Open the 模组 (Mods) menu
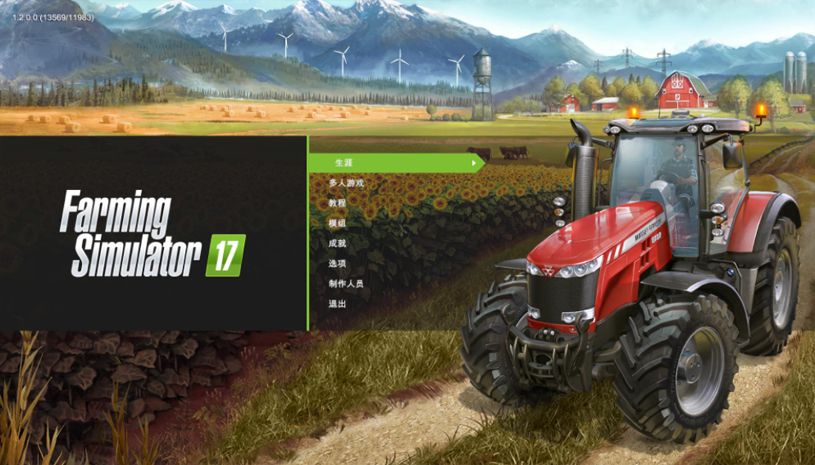 [337, 223]
